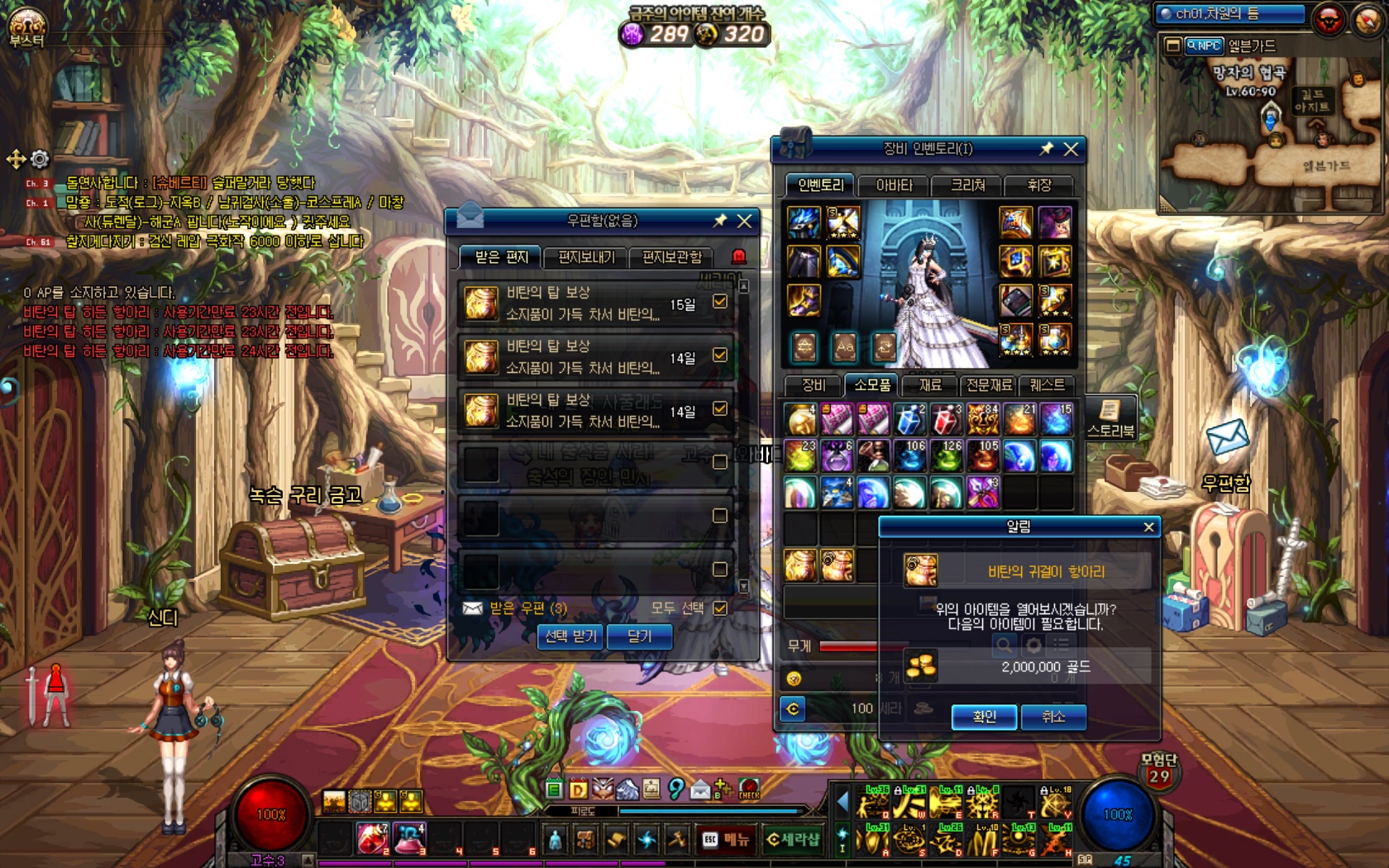The height and width of the screenshot is (868, 1389).
Task: Open the 세라샵 cash shop
Action: pyautogui.click(x=792, y=839)
